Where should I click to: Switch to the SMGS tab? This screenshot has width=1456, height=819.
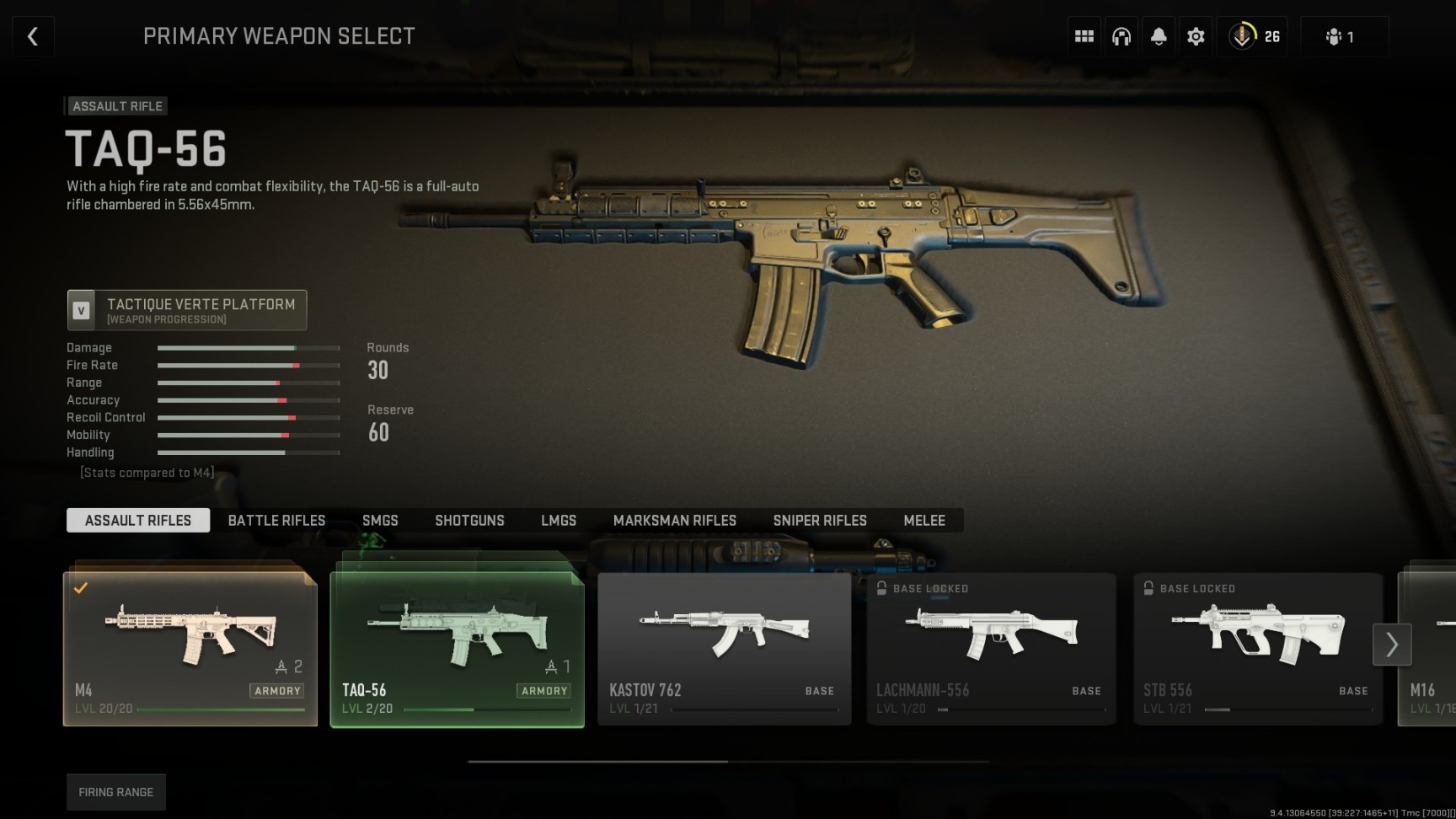click(x=380, y=520)
